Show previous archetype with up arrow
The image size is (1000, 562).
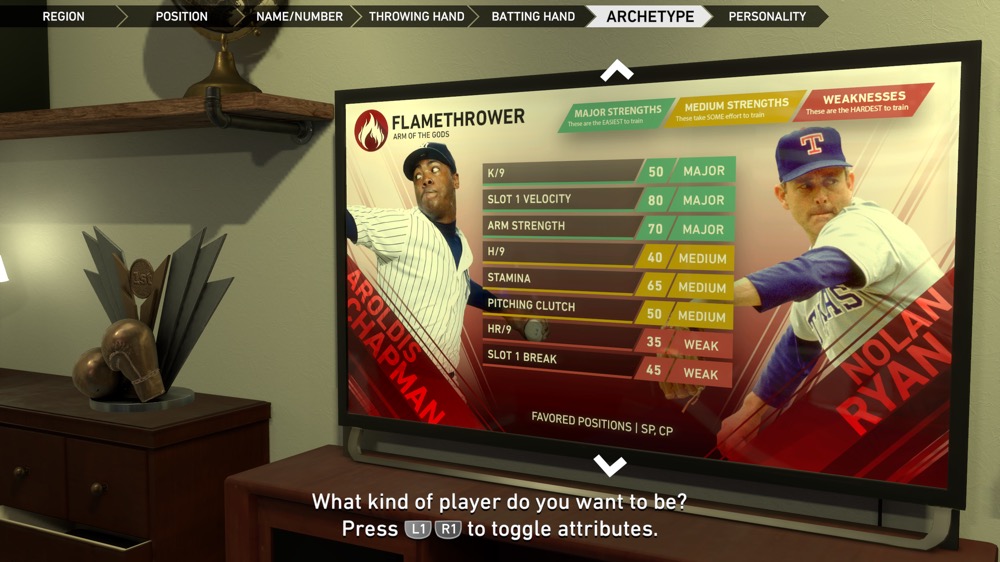pos(616,71)
